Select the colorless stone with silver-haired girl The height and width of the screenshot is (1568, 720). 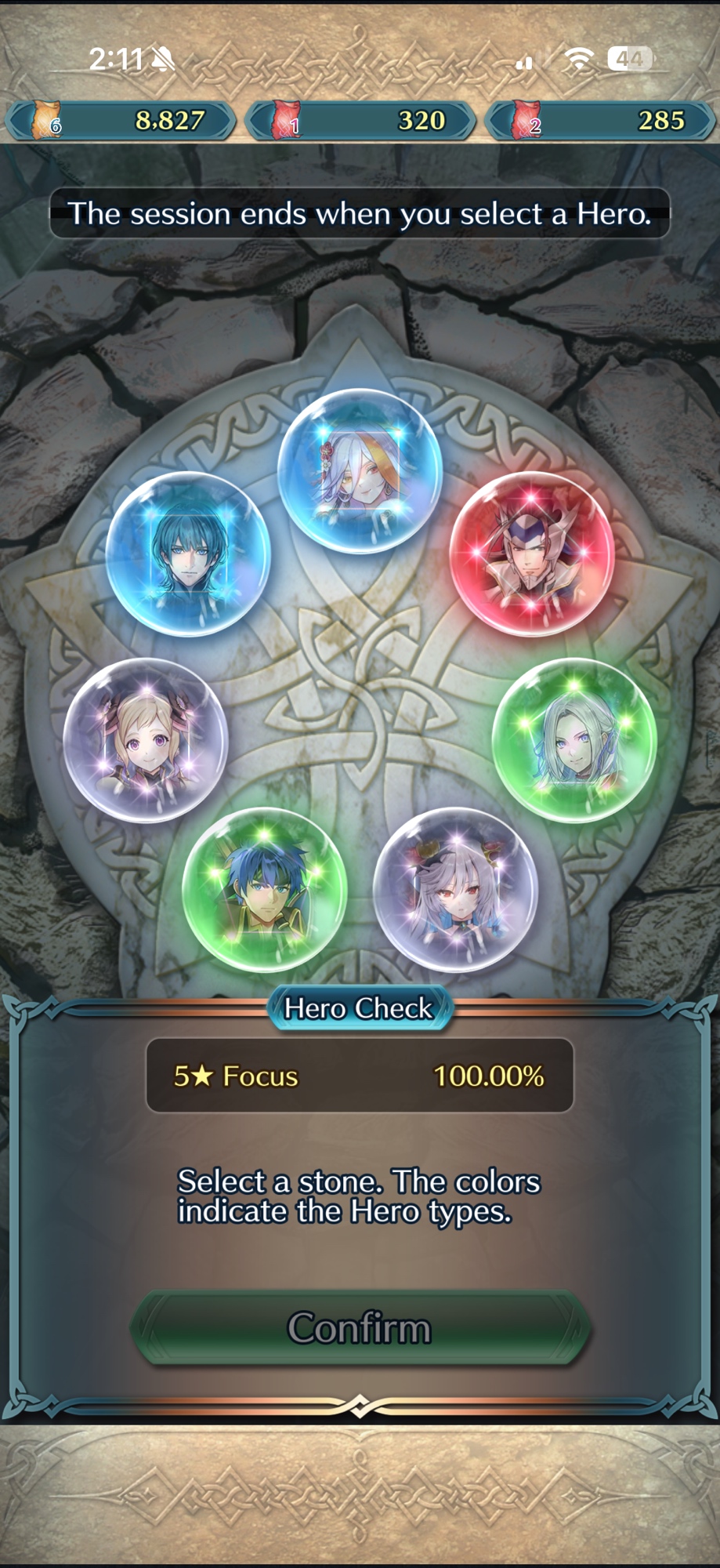pyautogui.click(x=455, y=890)
